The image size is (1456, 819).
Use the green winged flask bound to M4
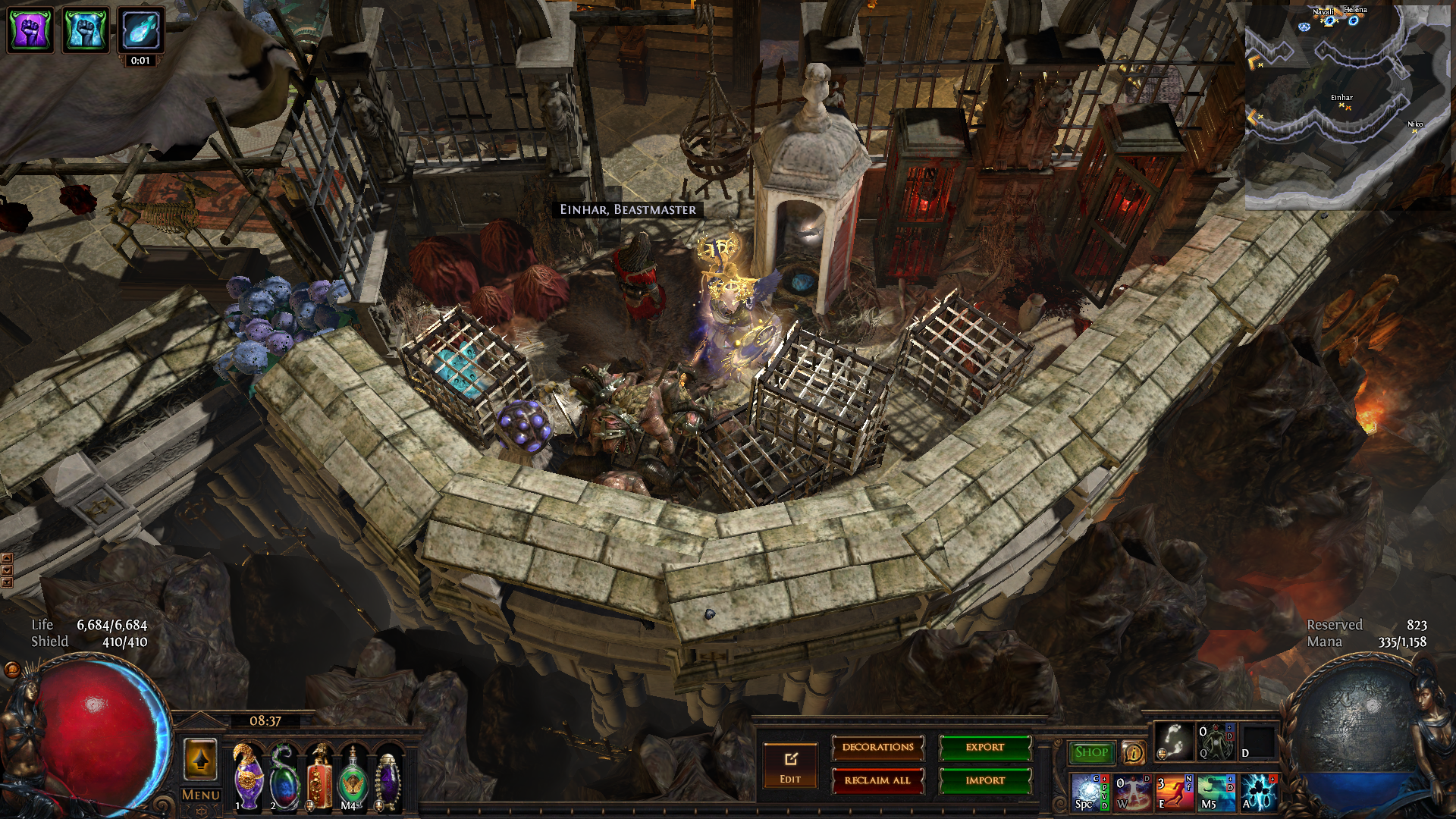353,777
